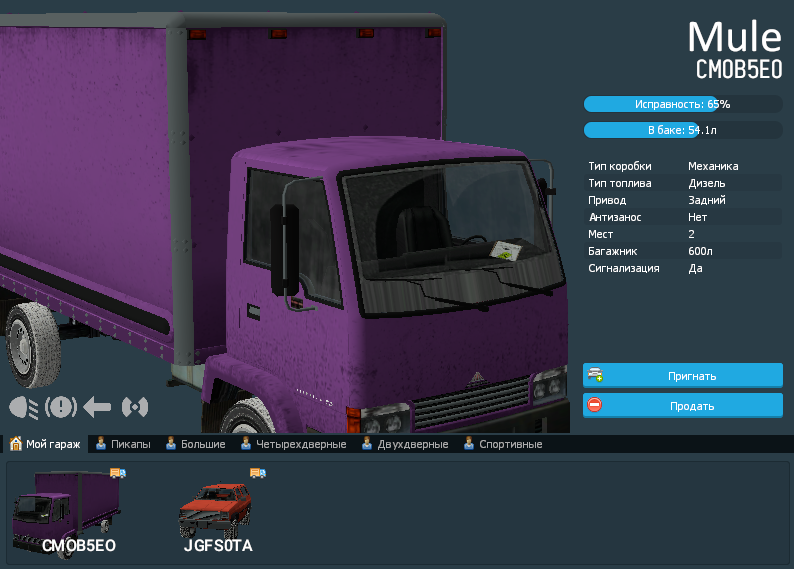
Task: Activate the brake warning icon
Action: coord(61,407)
